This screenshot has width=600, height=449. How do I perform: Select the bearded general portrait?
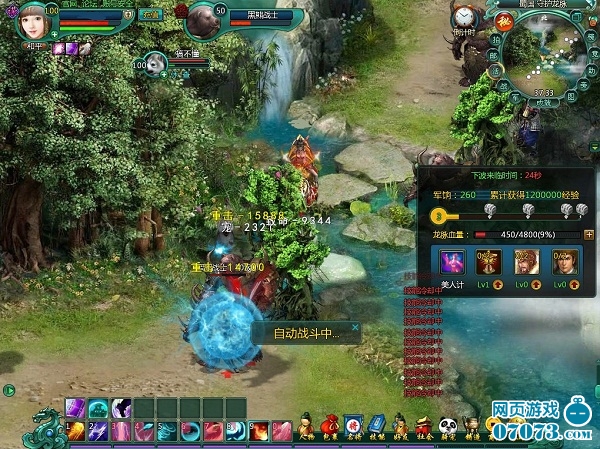pos(527,263)
